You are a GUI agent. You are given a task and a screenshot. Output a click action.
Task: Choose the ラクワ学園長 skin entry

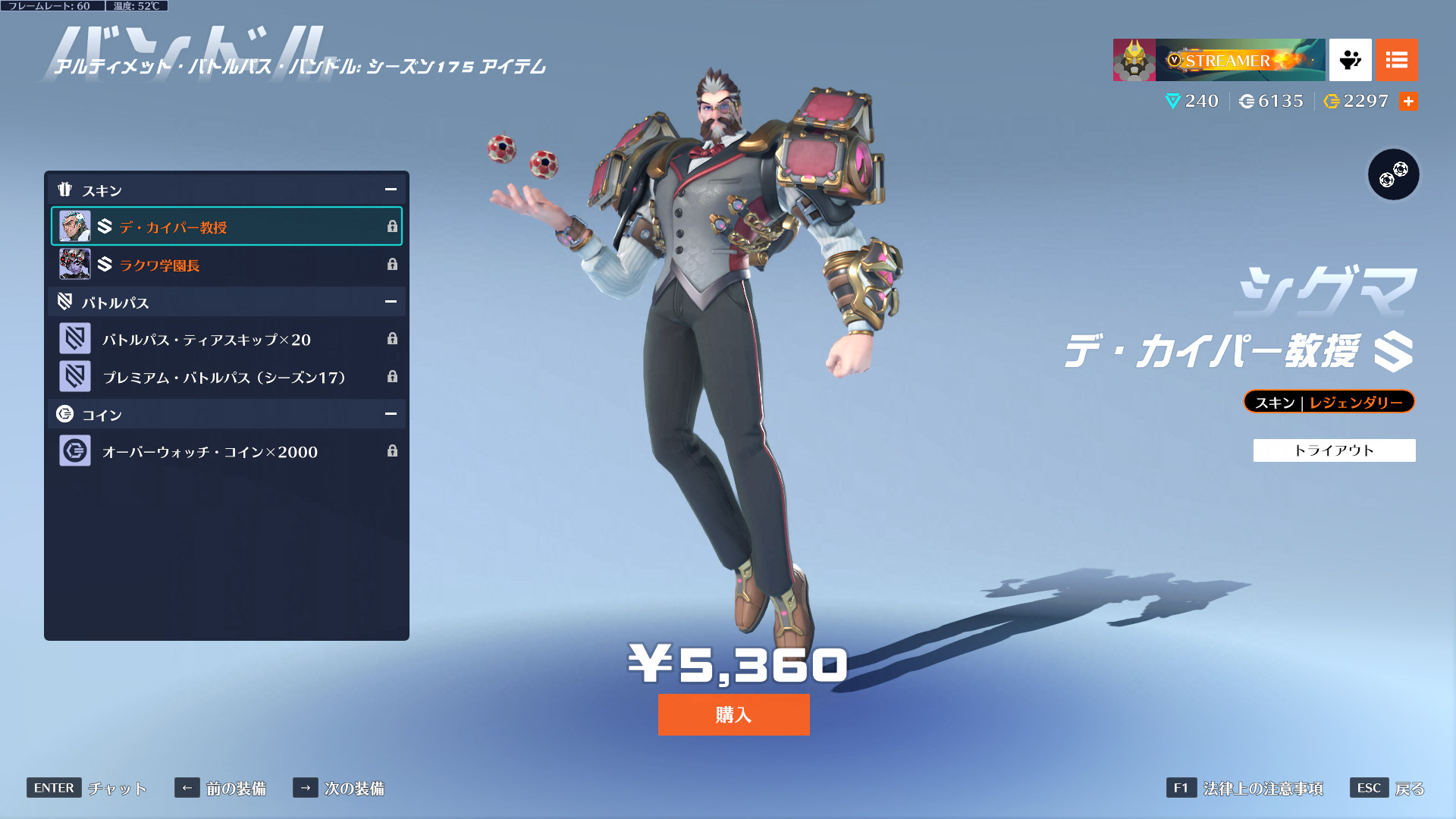click(x=226, y=265)
